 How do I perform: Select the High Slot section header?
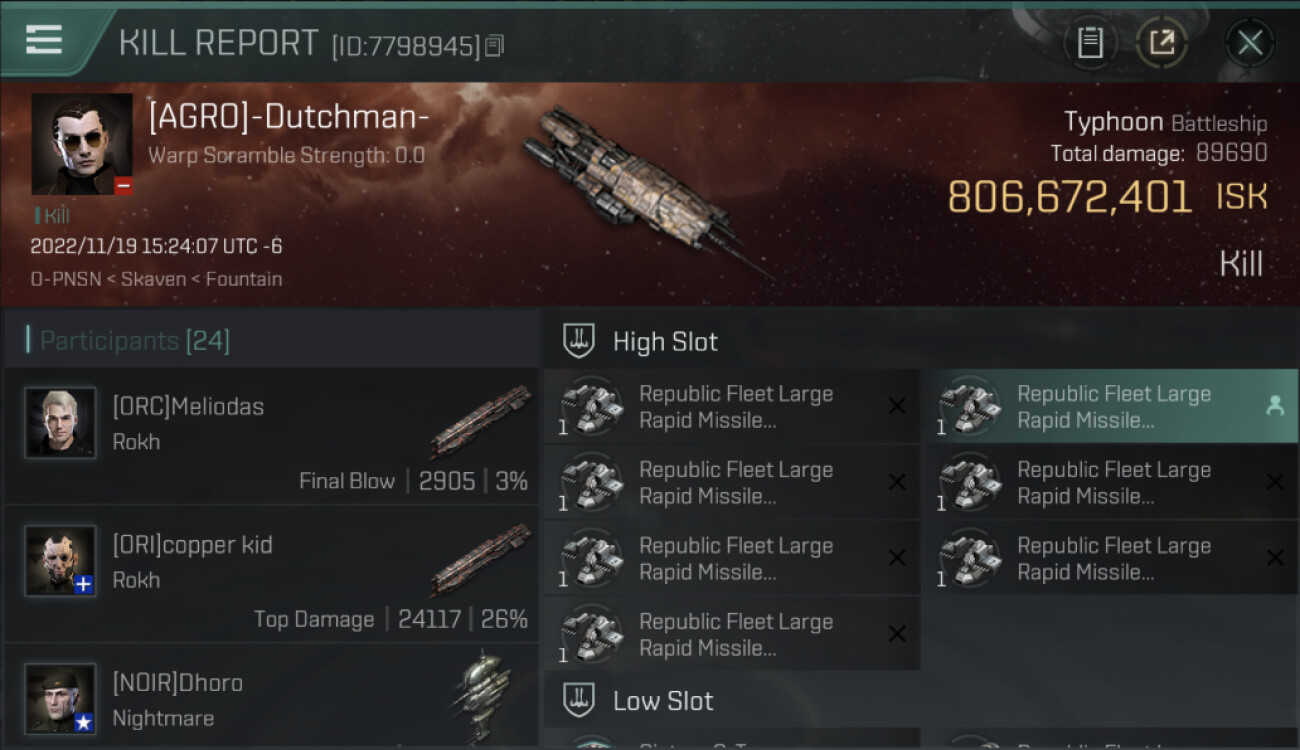[x=665, y=342]
